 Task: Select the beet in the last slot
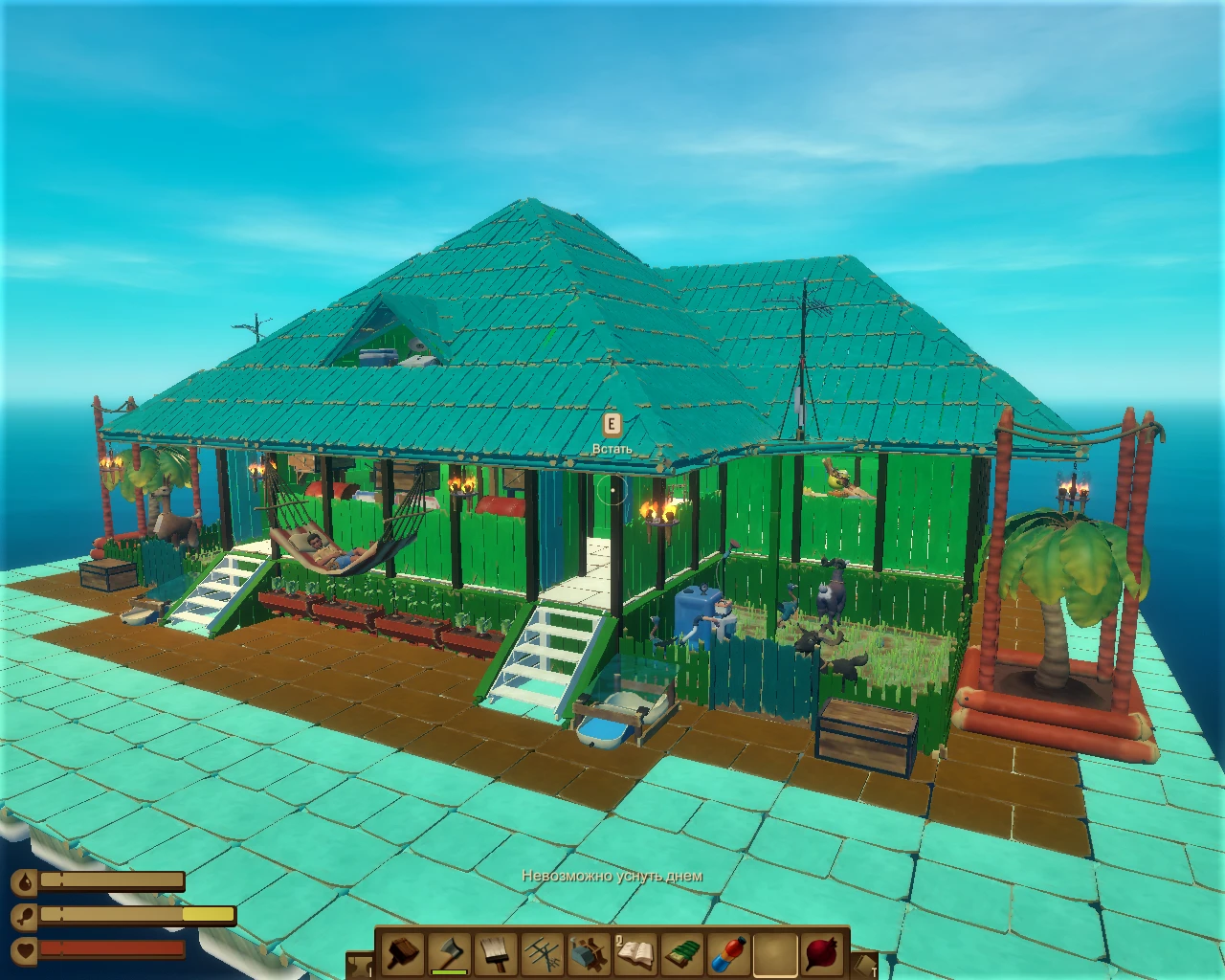pos(823,955)
